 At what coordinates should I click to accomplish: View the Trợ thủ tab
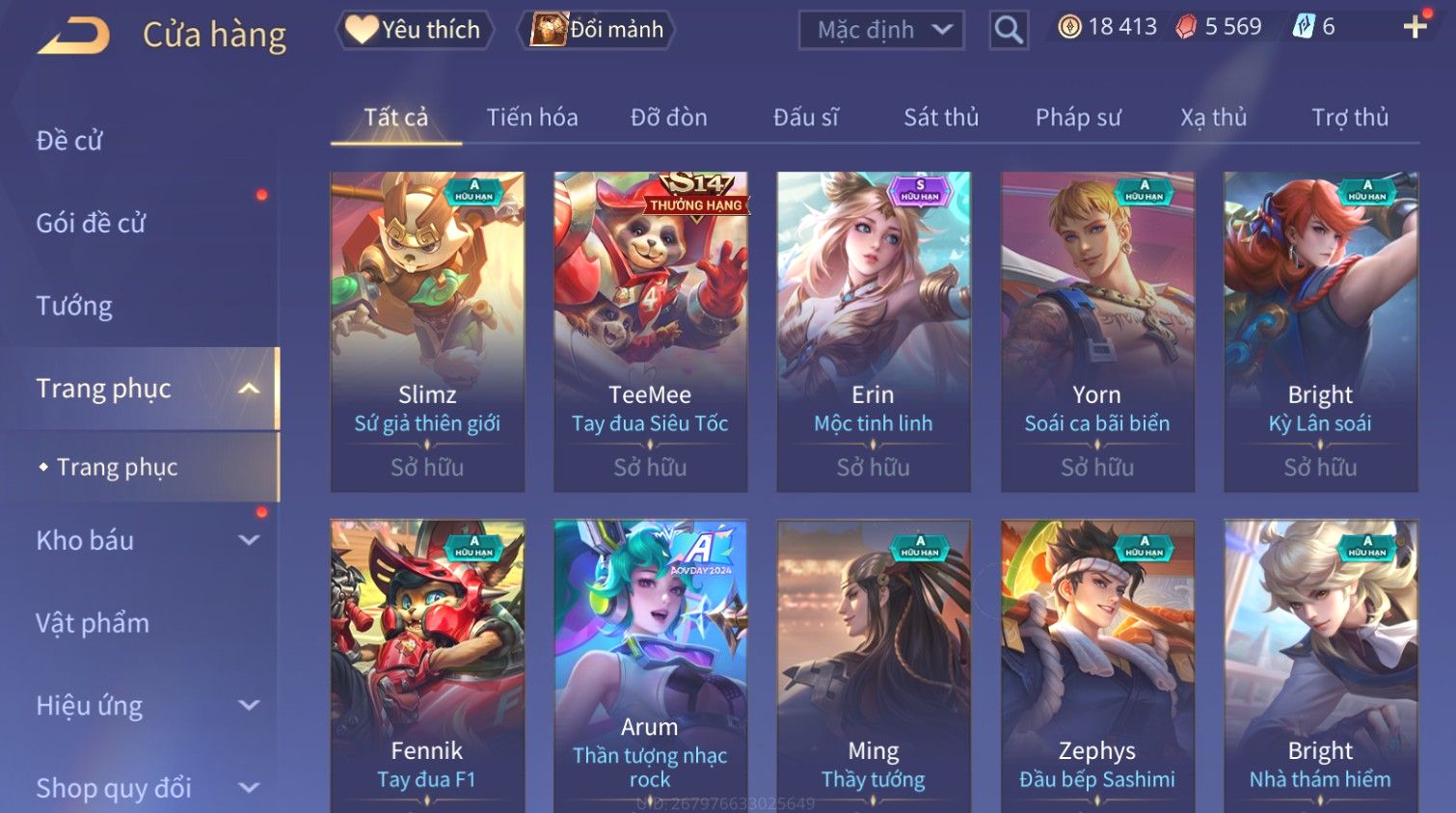click(x=1350, y=118)
